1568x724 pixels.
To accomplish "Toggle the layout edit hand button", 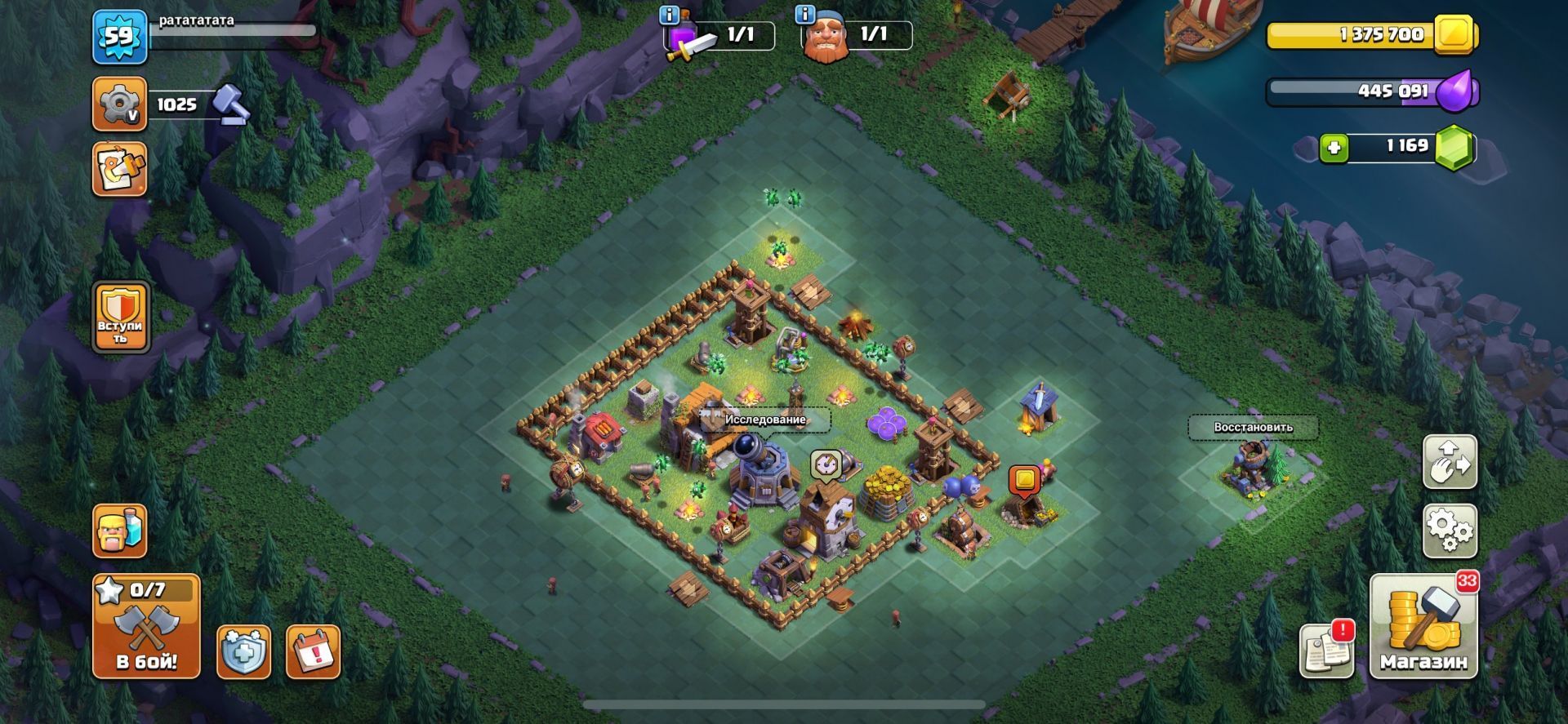I will click(x=1450, y=461).
